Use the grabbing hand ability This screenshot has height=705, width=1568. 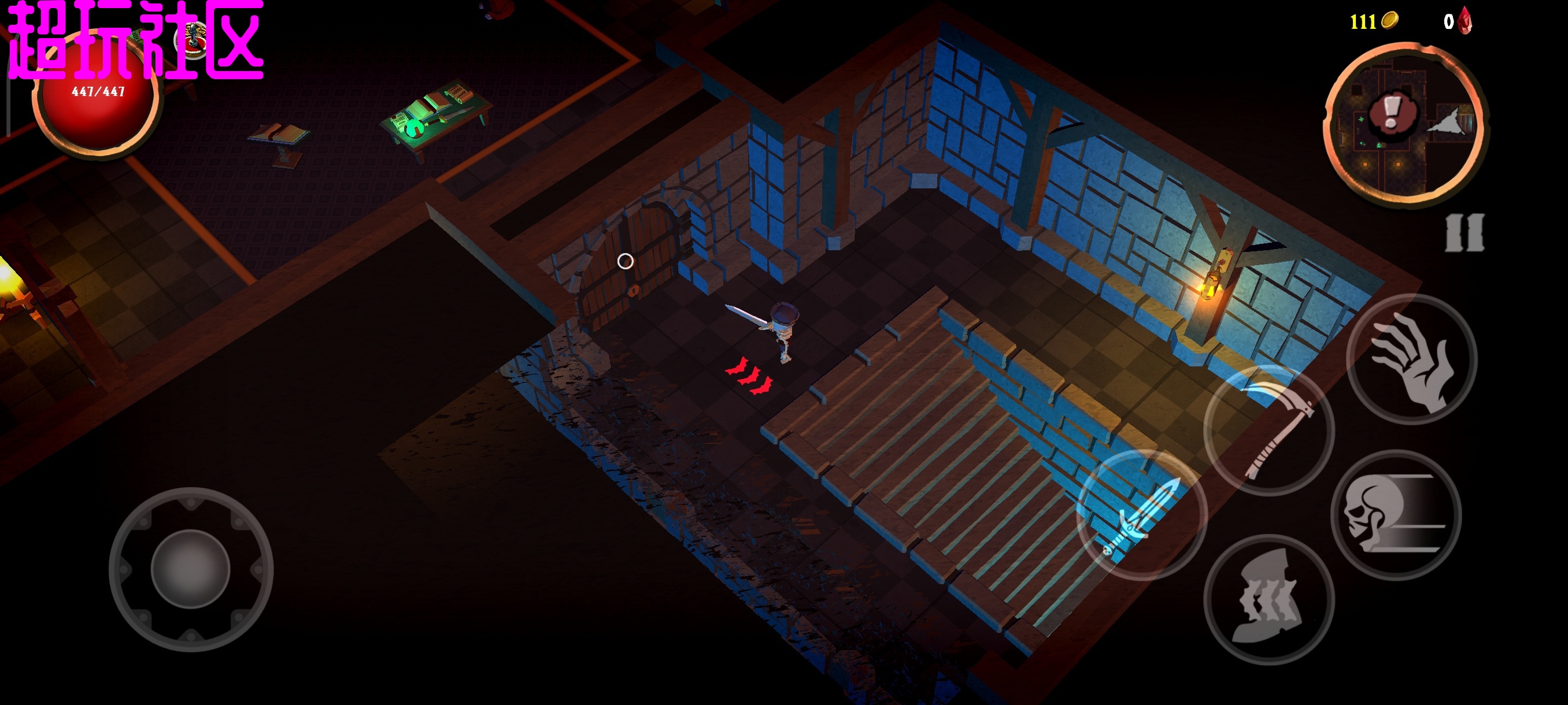[1411, 359]
